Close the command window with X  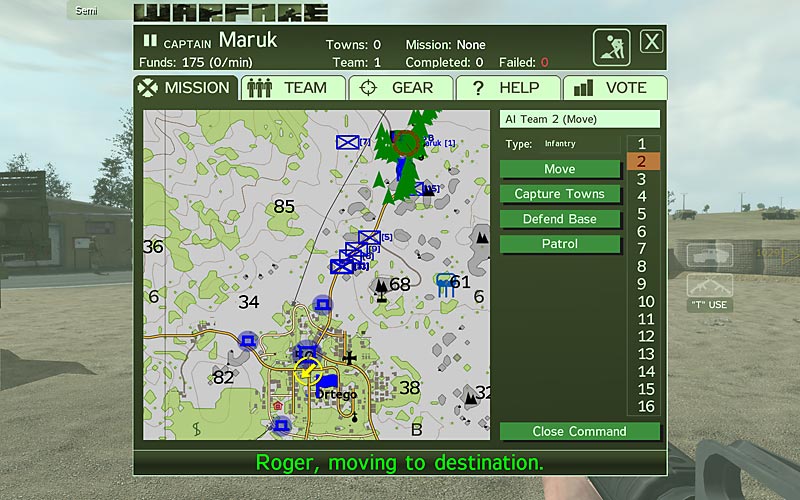pos(652,42)
